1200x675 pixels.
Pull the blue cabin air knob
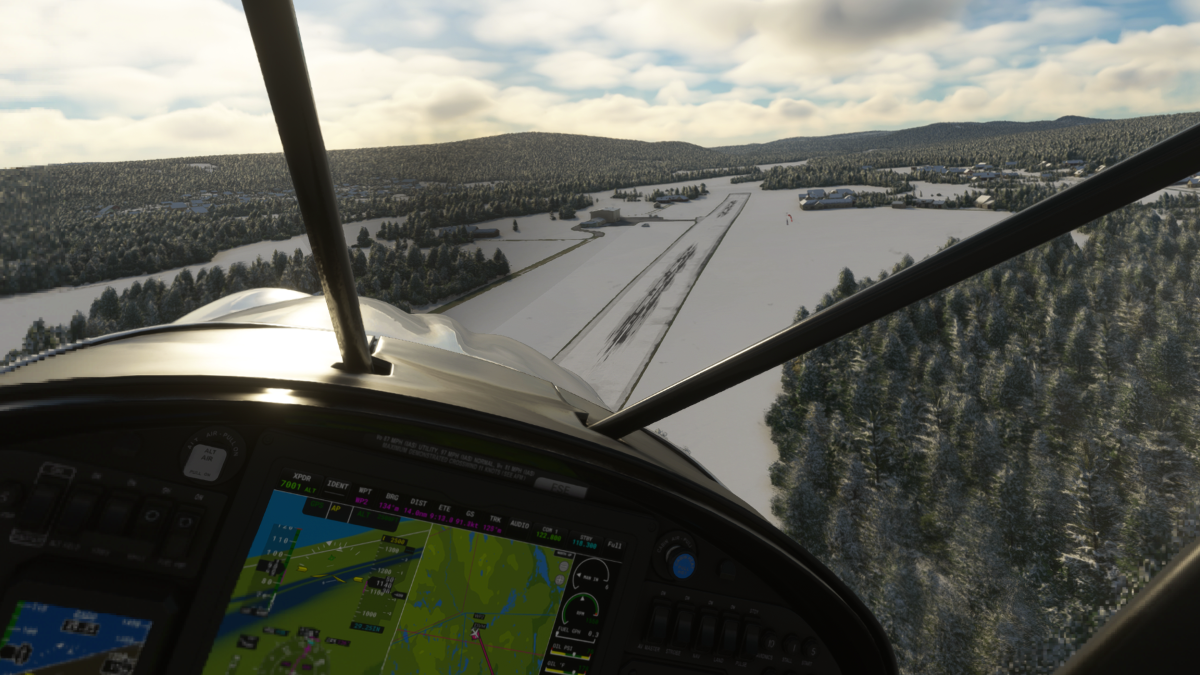tap(683, 565)
